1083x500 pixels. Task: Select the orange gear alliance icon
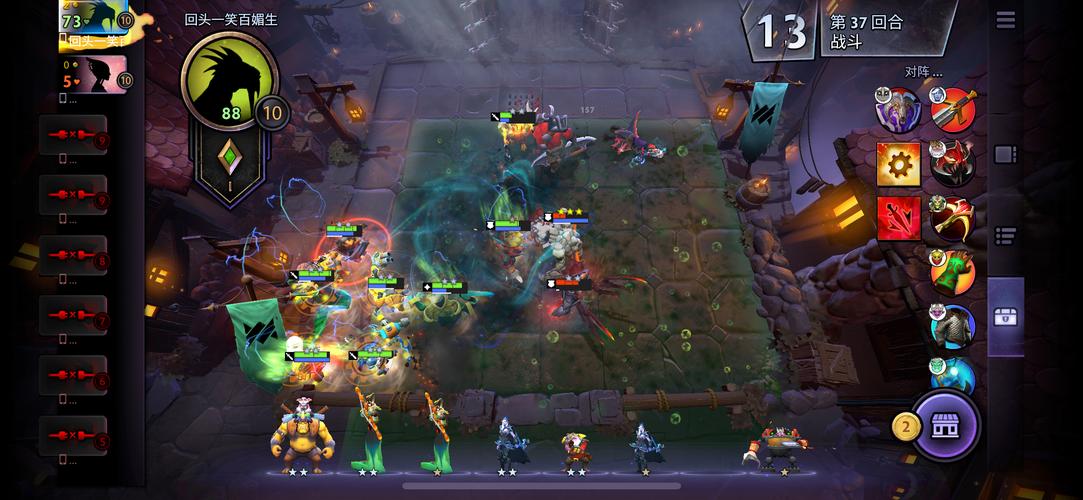tap(898, 164)
